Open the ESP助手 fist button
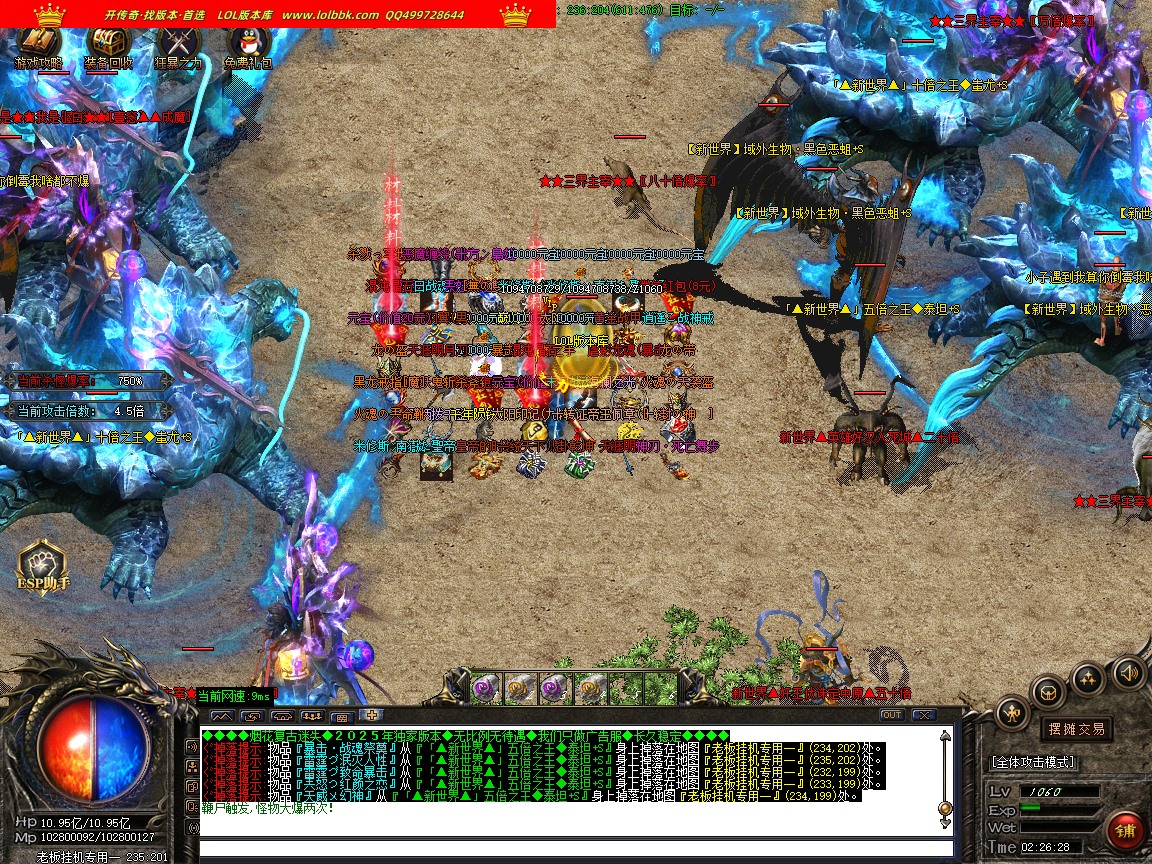 pos(42,566)
